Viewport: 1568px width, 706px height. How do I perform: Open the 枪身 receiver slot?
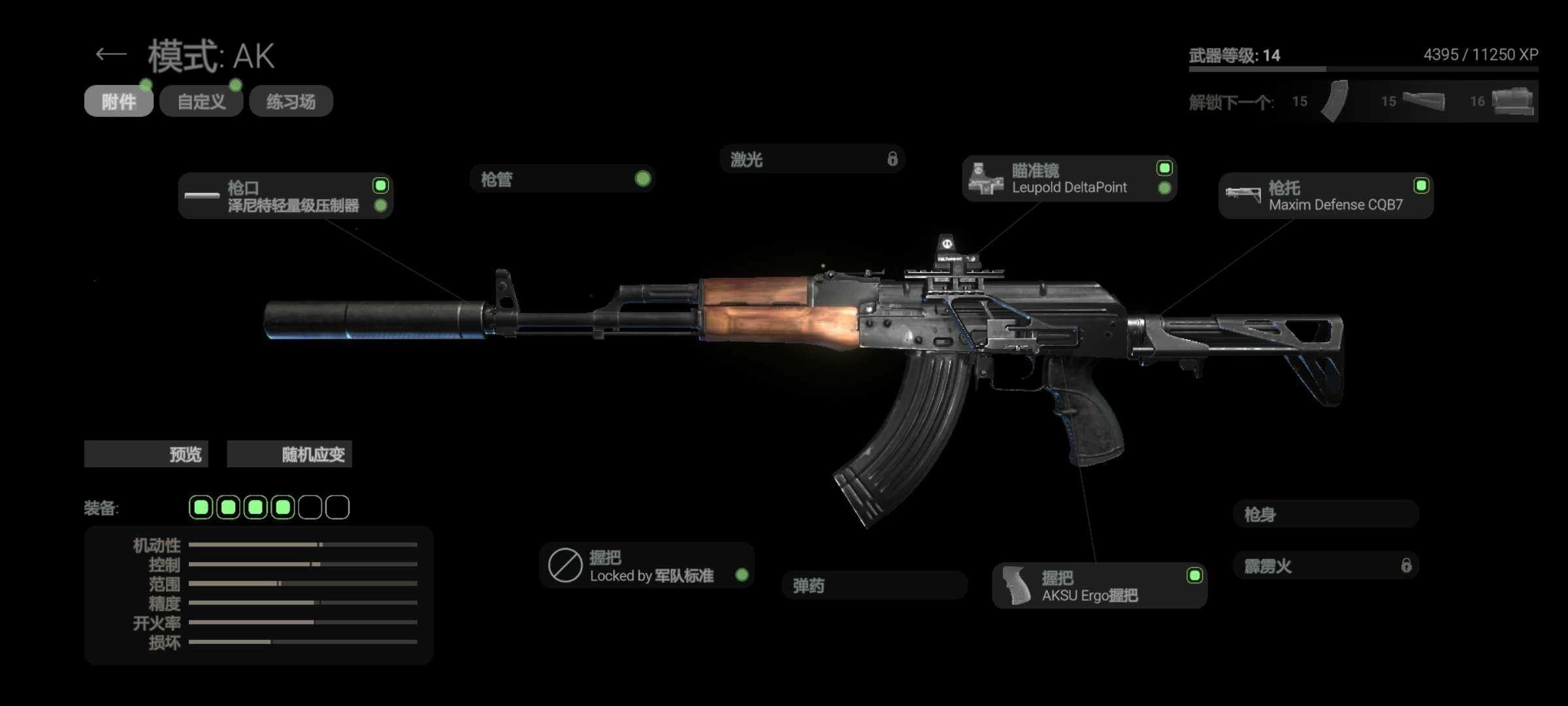click(x=1326, y=514)
